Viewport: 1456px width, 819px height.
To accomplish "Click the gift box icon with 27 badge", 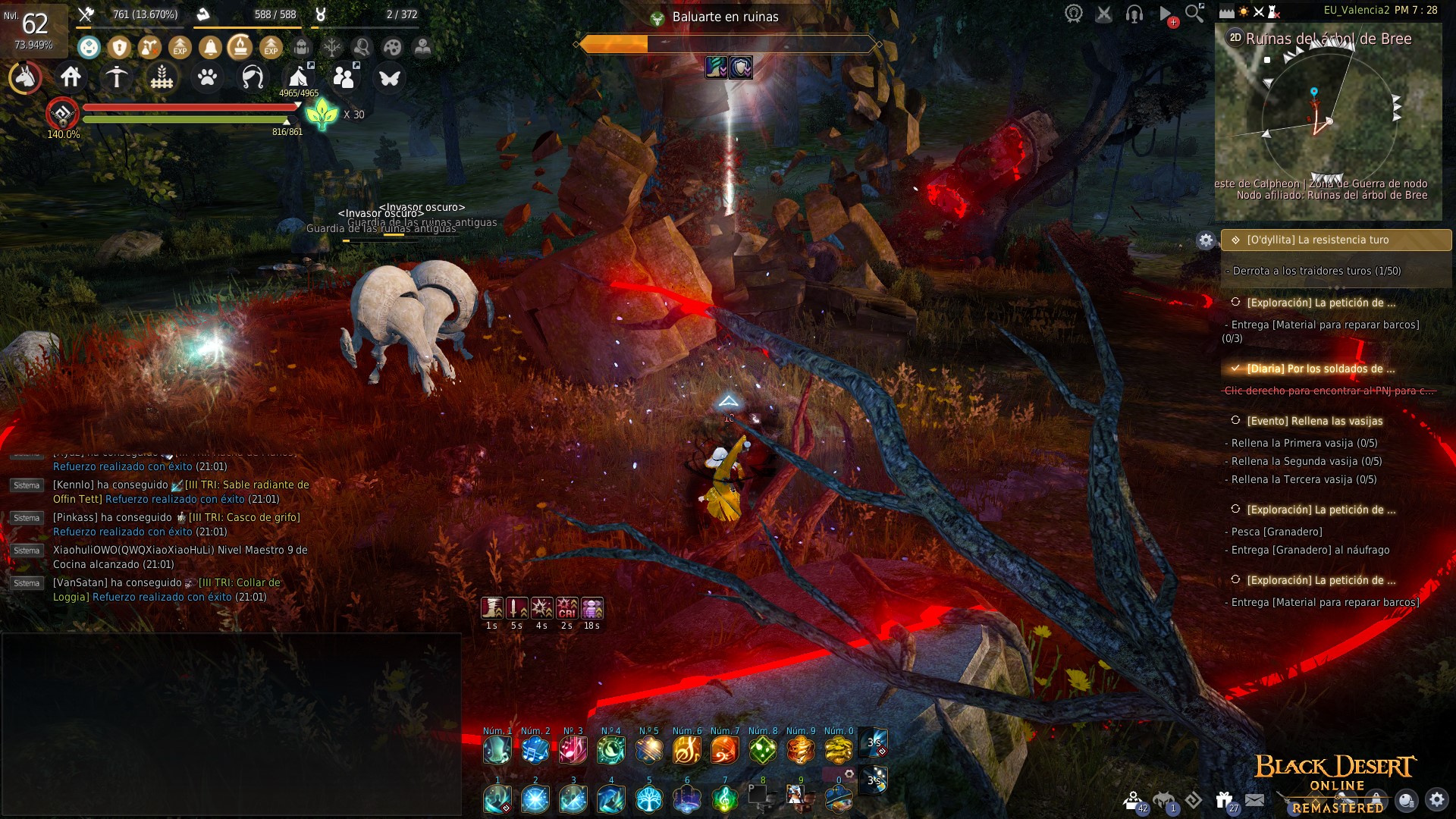I will tap(1224, 799).
